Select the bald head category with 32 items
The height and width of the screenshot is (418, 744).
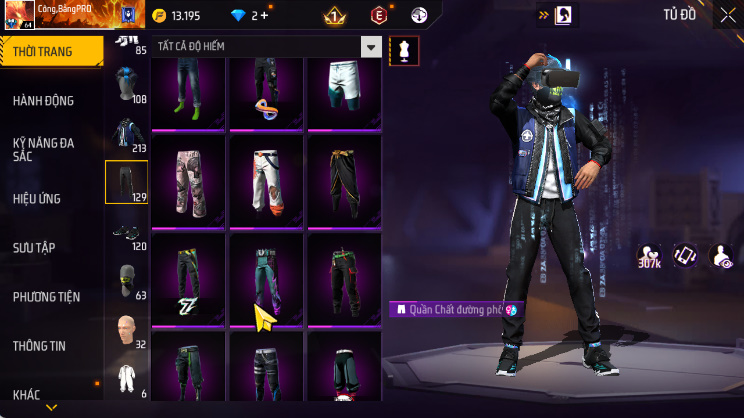point(126,329)
